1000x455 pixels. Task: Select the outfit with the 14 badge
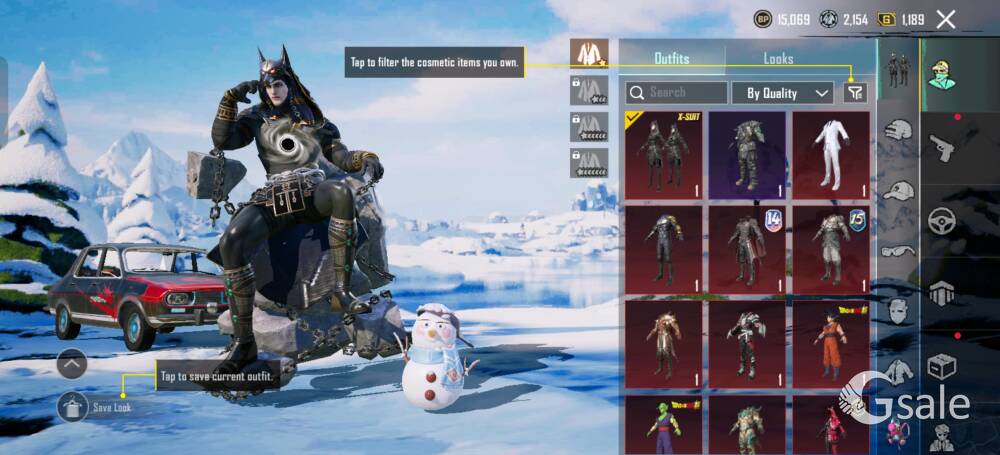[x=747, y=249]
